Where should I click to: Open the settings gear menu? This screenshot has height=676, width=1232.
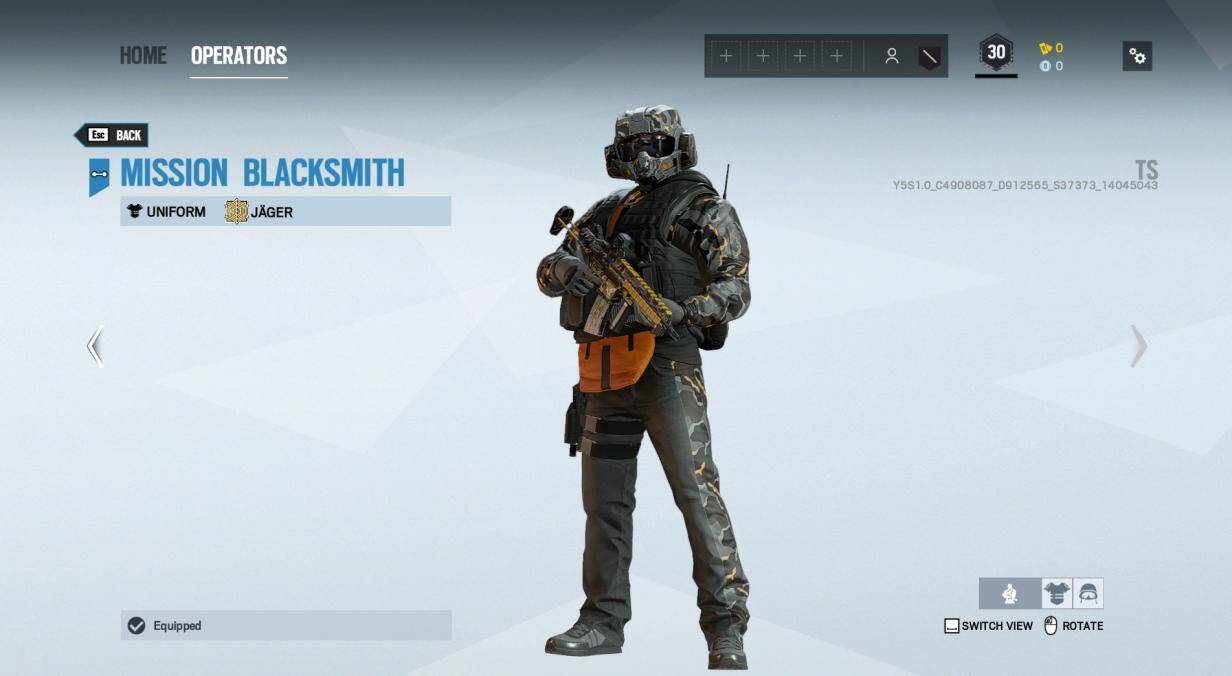tap(1137, 56)
